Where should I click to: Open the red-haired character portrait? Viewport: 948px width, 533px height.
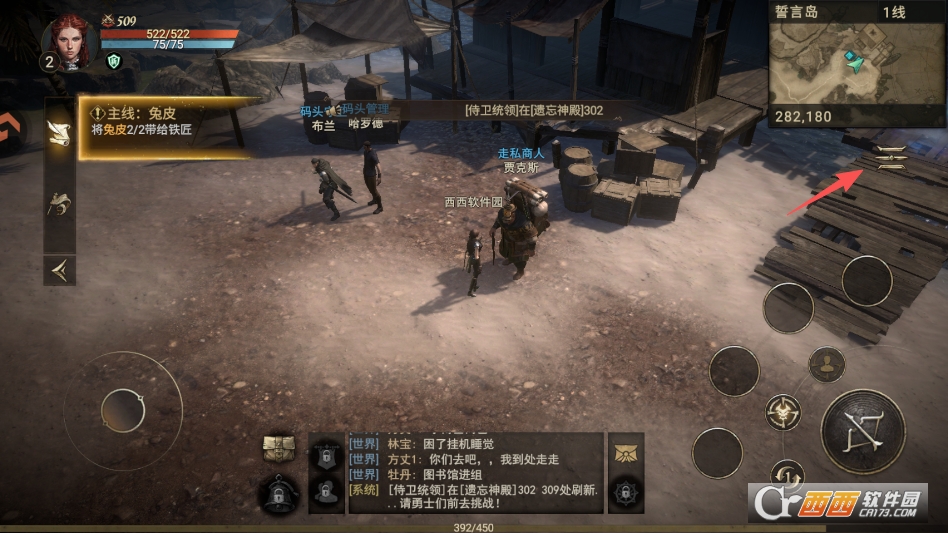70,41
